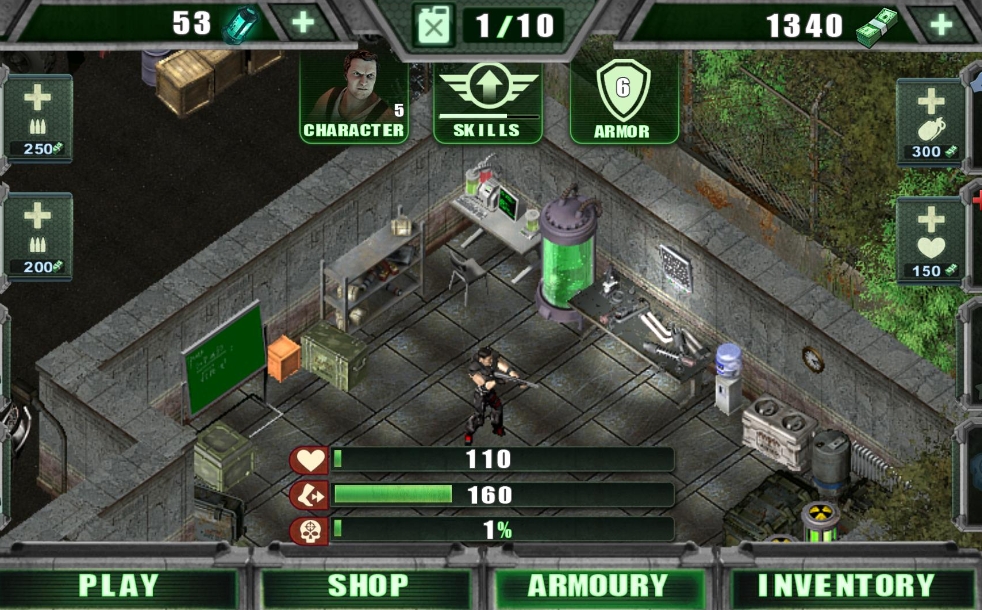982x610 pixels.
Task: Open the SKILLS upgrade panel
Action: coord(488,101)
